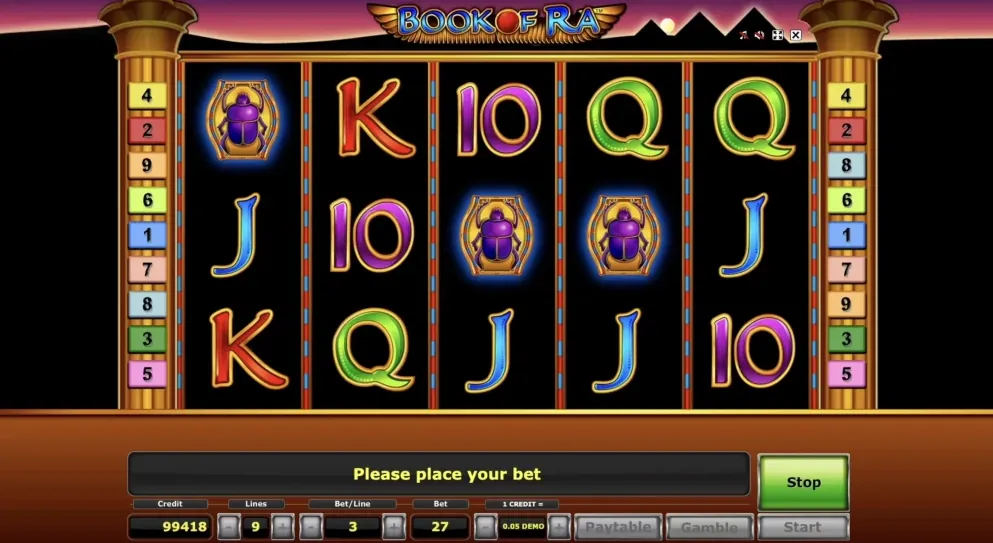Image resolution: width=993 pixels, height=543 pixels.
Task: Lower the Bet/Line amount
Action: (311, 527)
